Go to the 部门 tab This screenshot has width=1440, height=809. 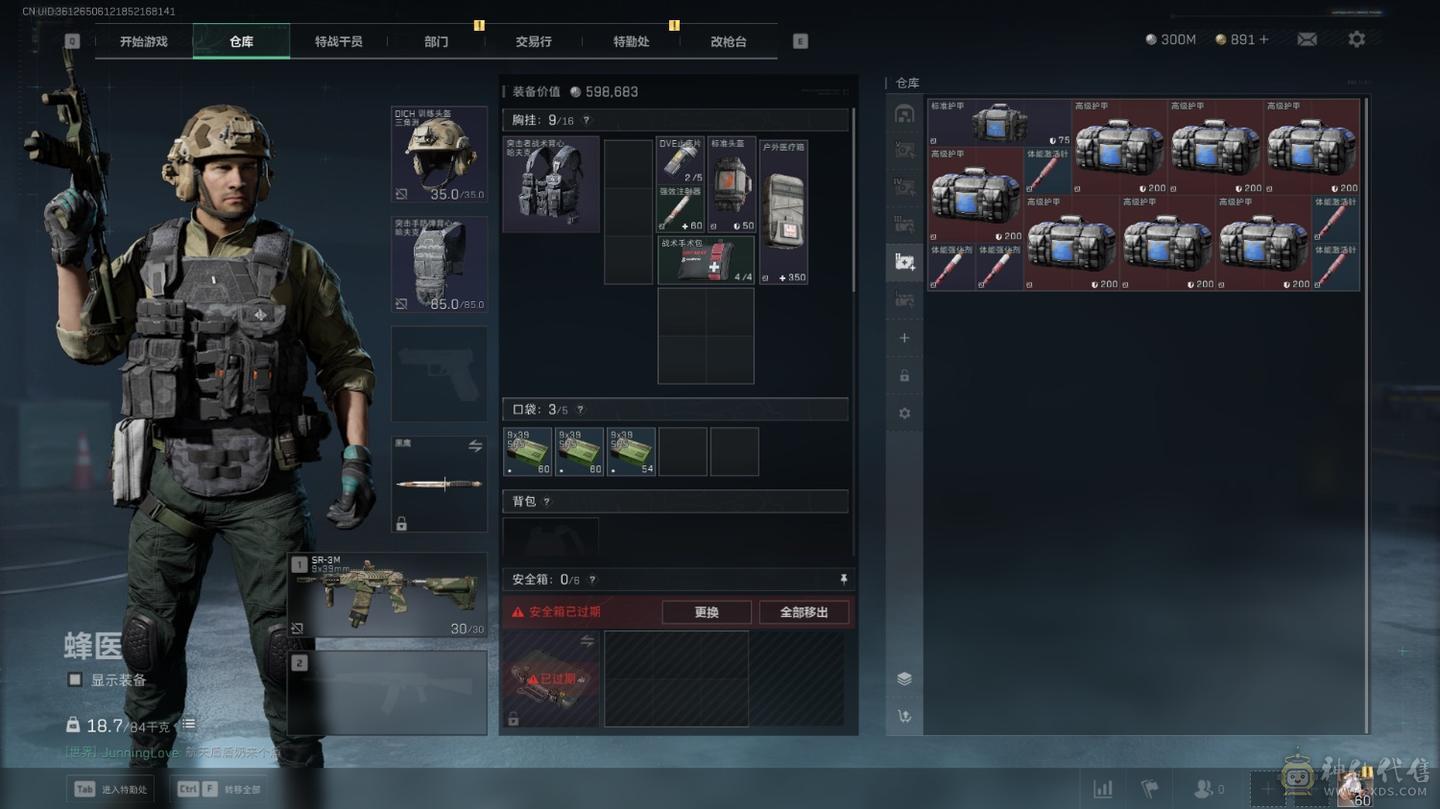tap(436, 41)
